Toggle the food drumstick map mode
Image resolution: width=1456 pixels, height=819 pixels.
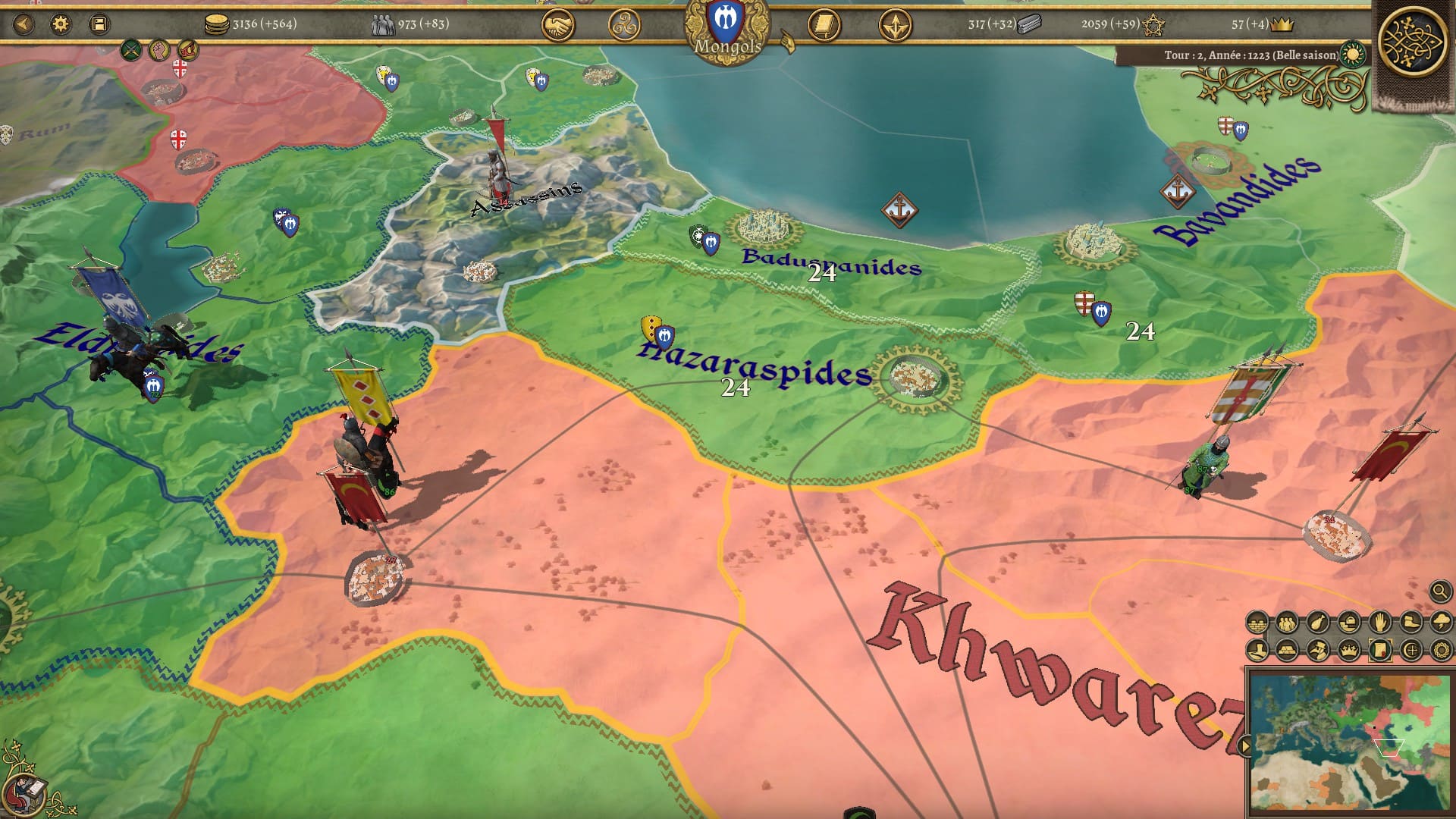tap(1318, 623)
